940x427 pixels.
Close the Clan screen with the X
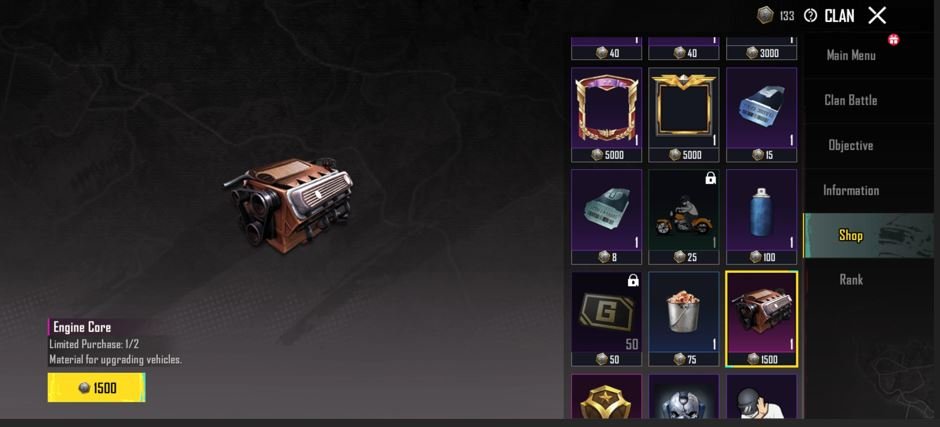[x=877, y=15]
